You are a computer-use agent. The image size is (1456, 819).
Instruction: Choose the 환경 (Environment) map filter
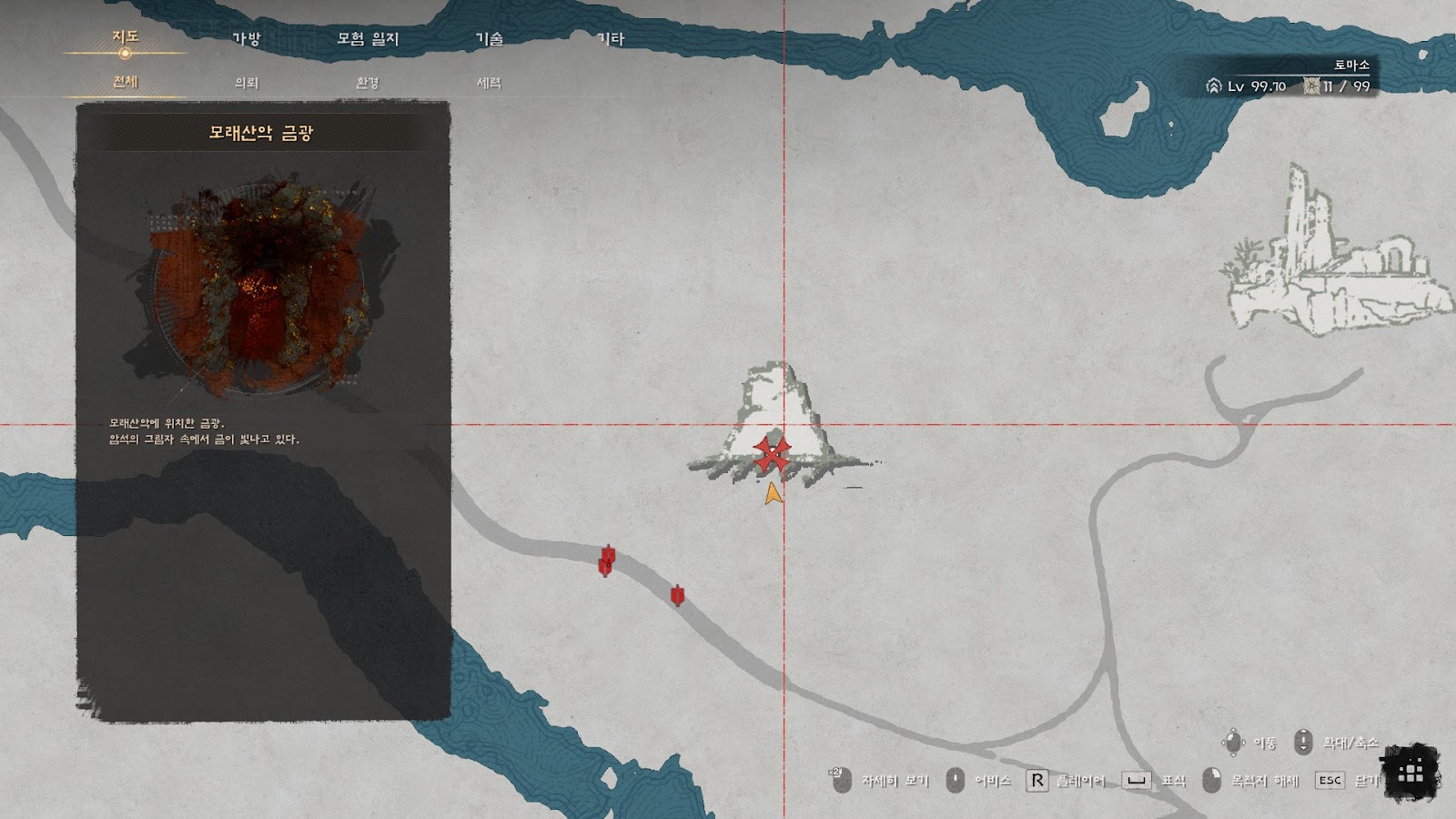tap(368, 83)
